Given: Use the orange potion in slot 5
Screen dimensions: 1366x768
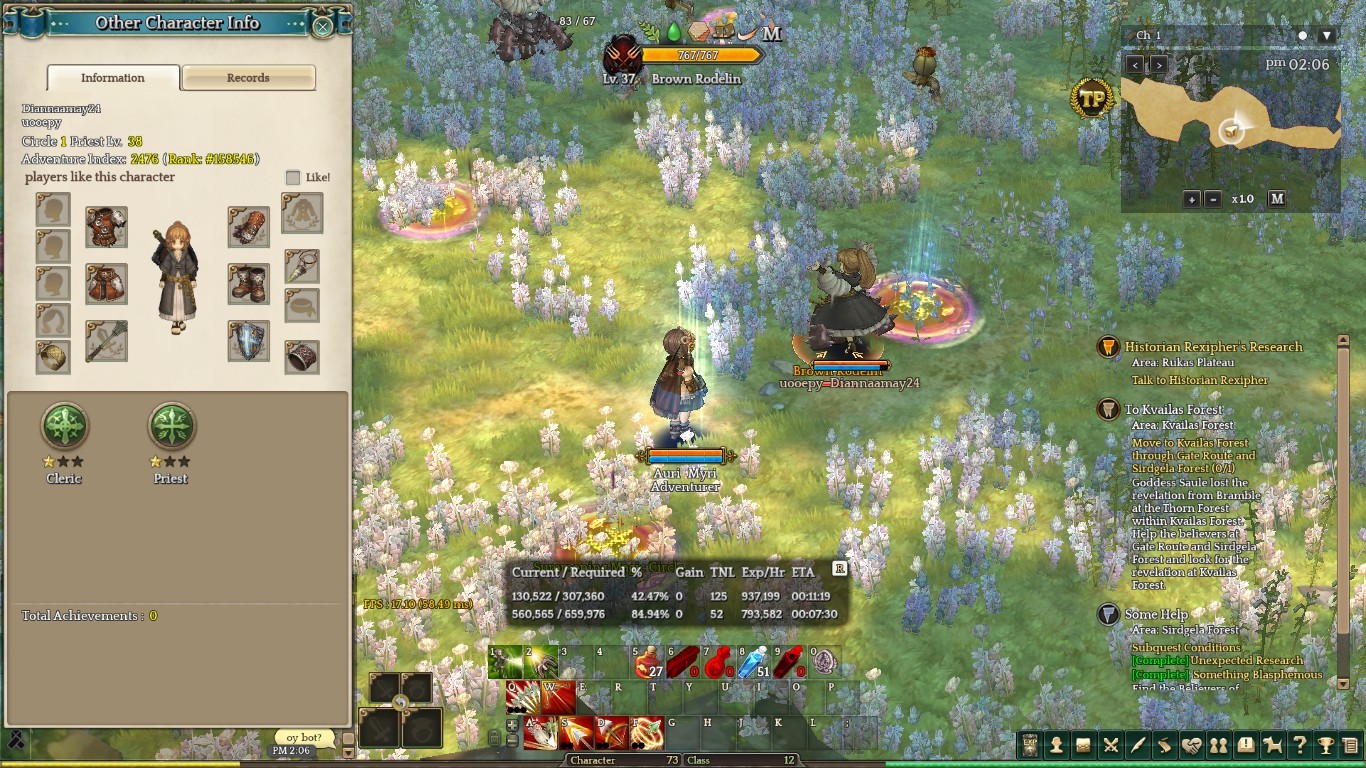Looking at the screenshot, I should click(649, 662).
